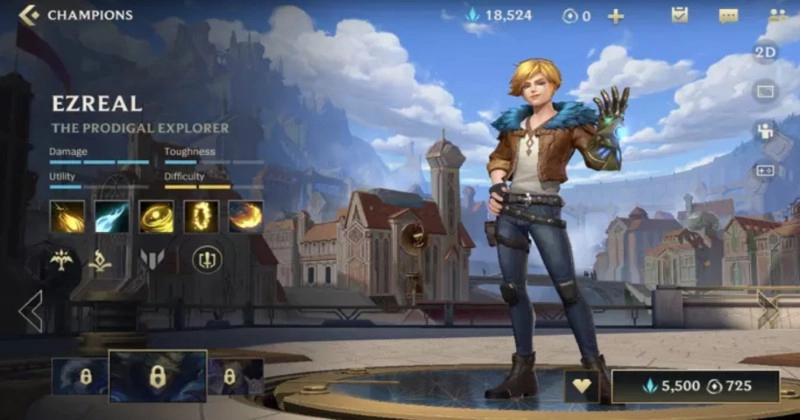Favorite Ezreal with the heart button

(583, 386)
